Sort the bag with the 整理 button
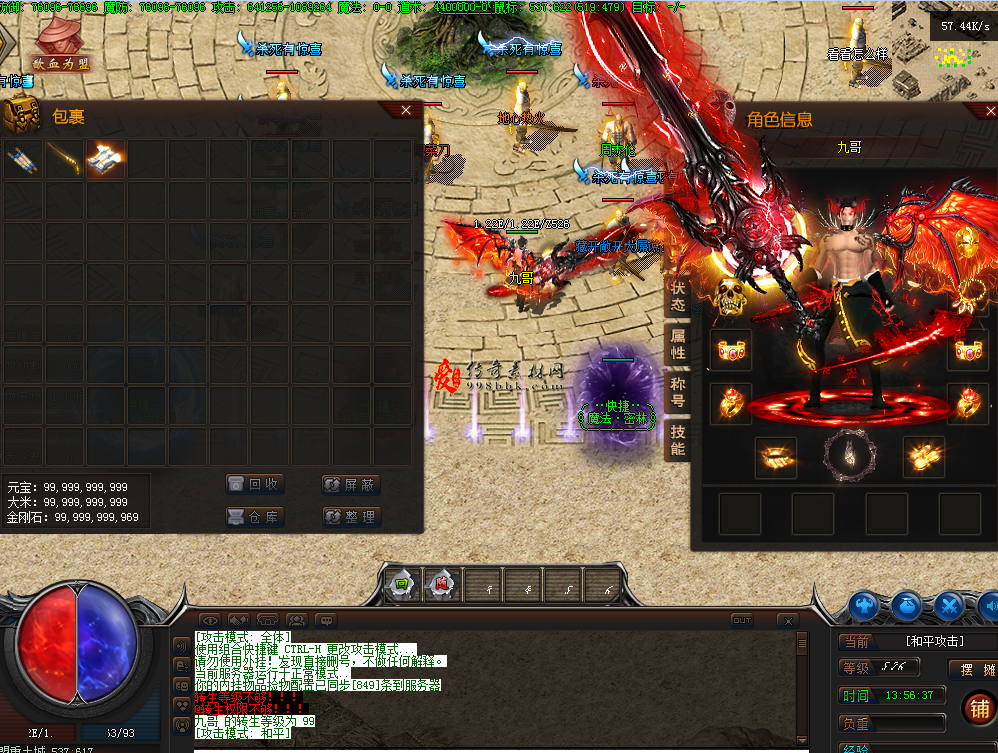 tap(351, 517)
